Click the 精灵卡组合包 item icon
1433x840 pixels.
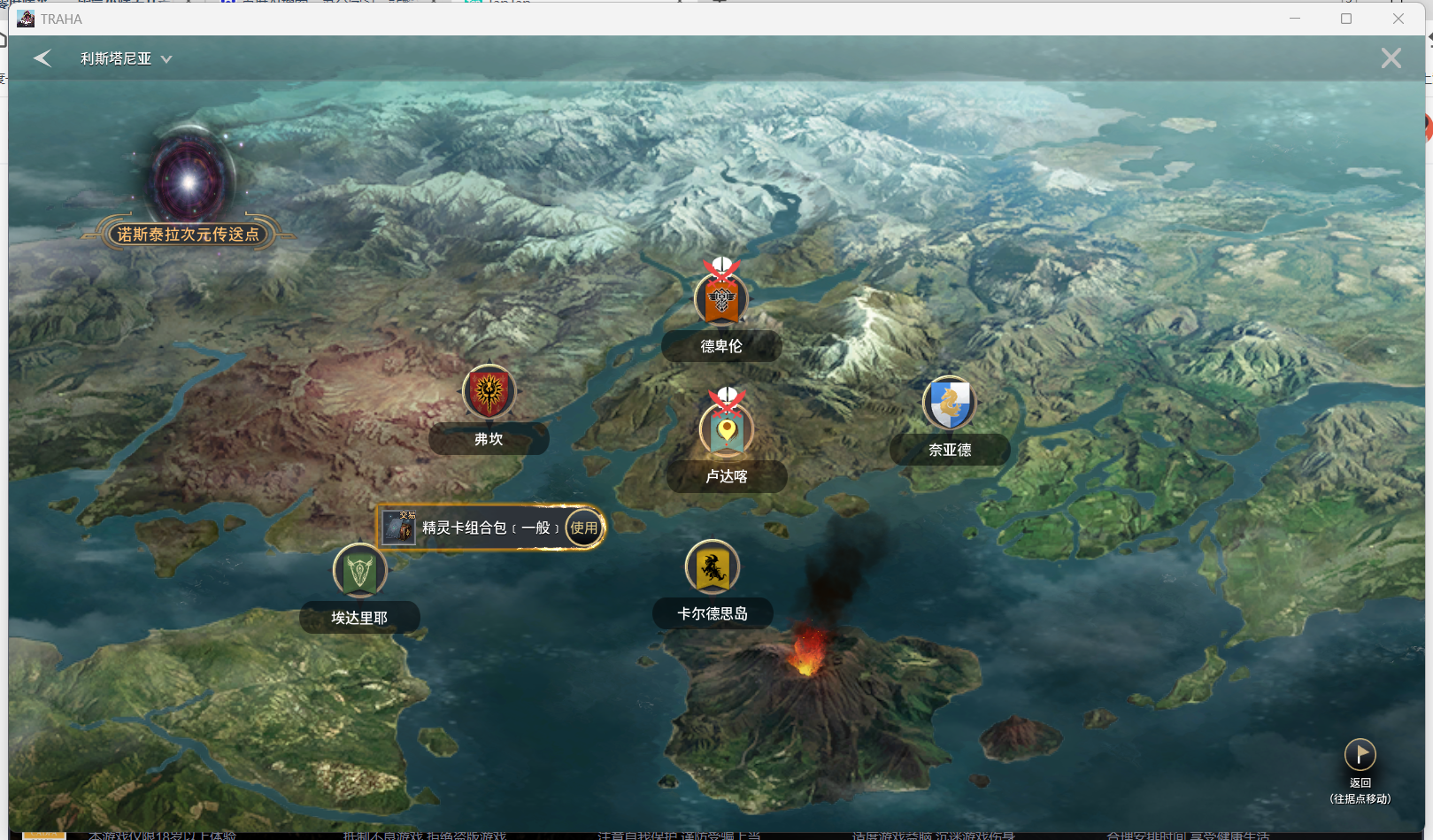click(400, 528)
